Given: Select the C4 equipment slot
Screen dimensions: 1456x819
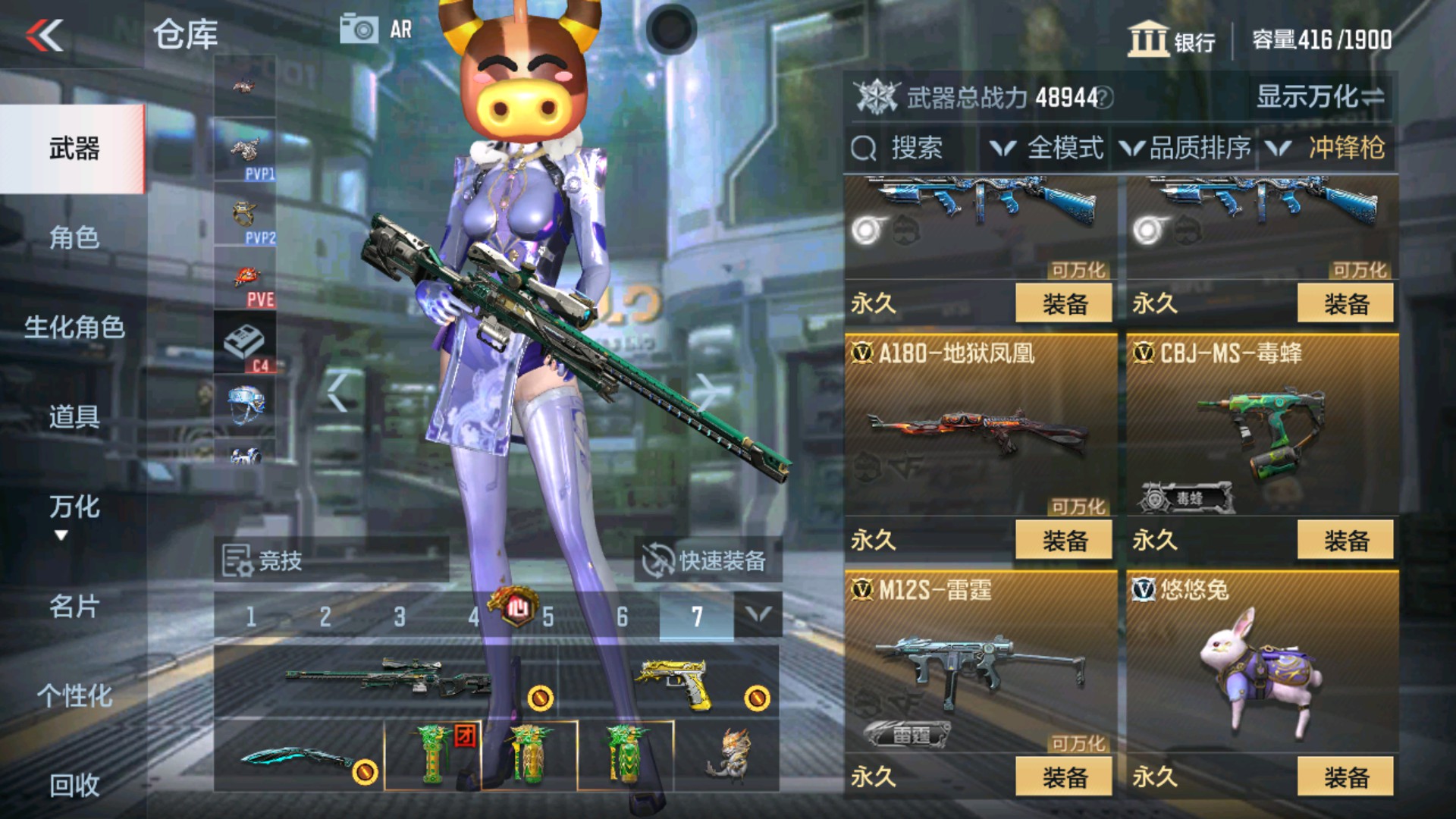Looking at the screenshot, I should coord(245,340).
